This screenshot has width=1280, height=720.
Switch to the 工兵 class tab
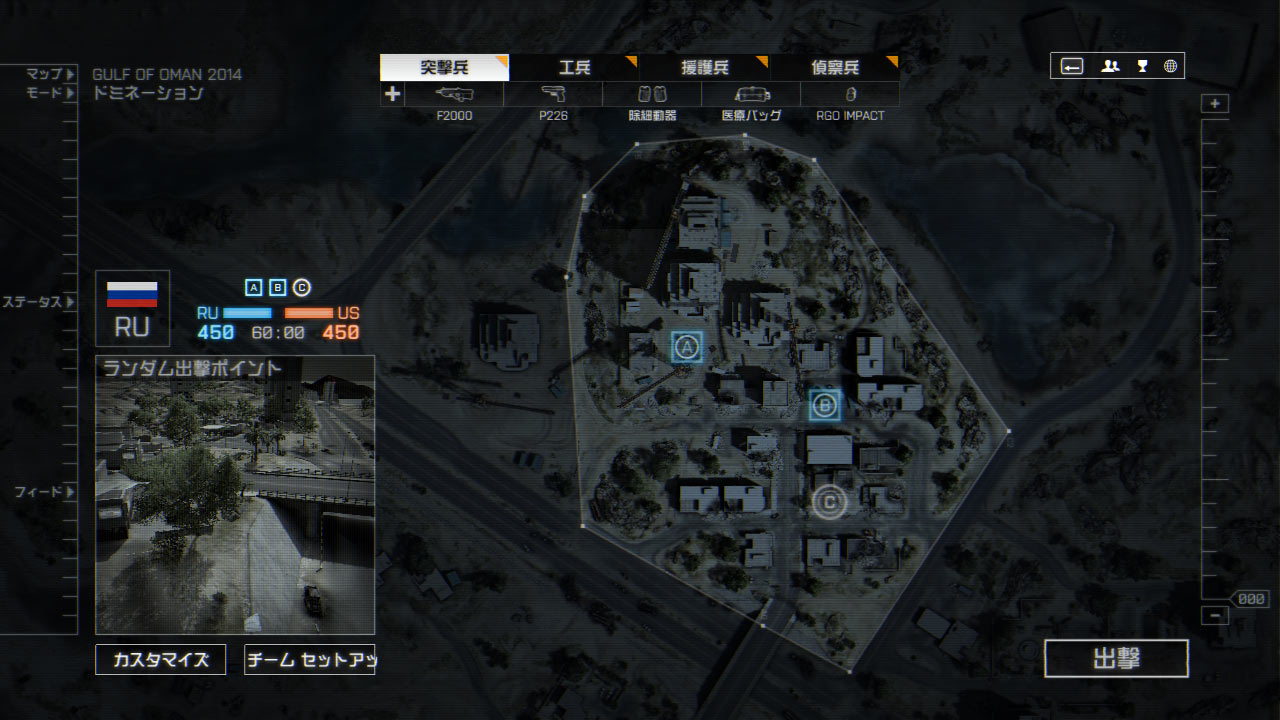click(574, 68)
